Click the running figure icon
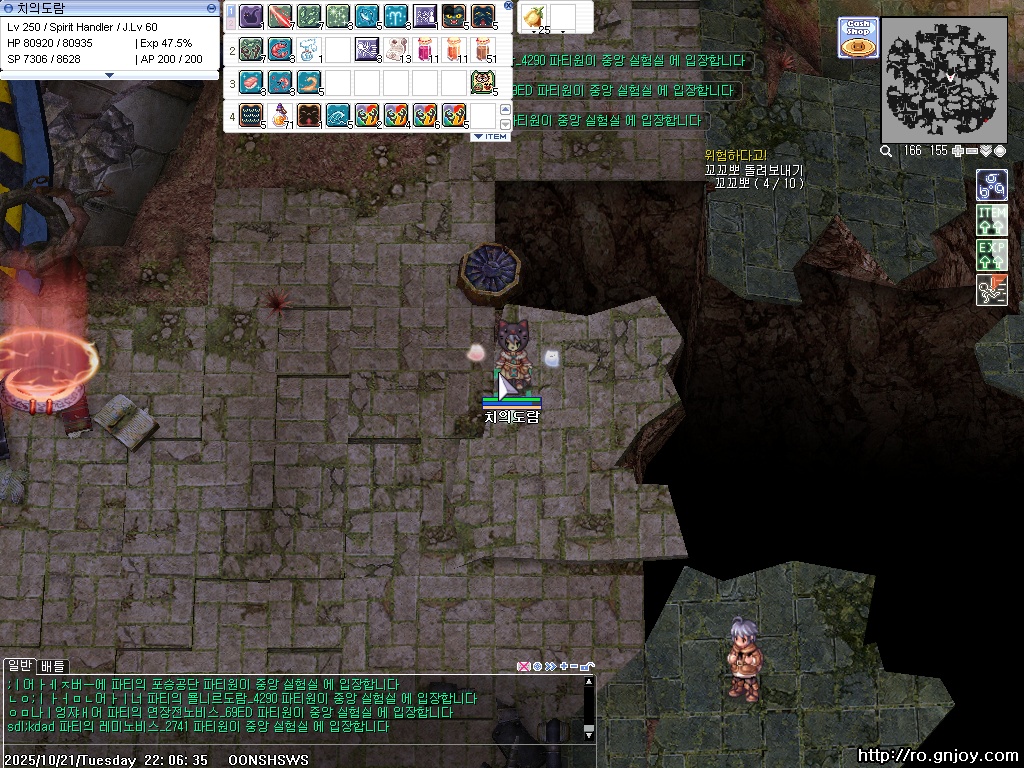Image resolution: width=1024 pixels, height=768 pixels. 991,289
